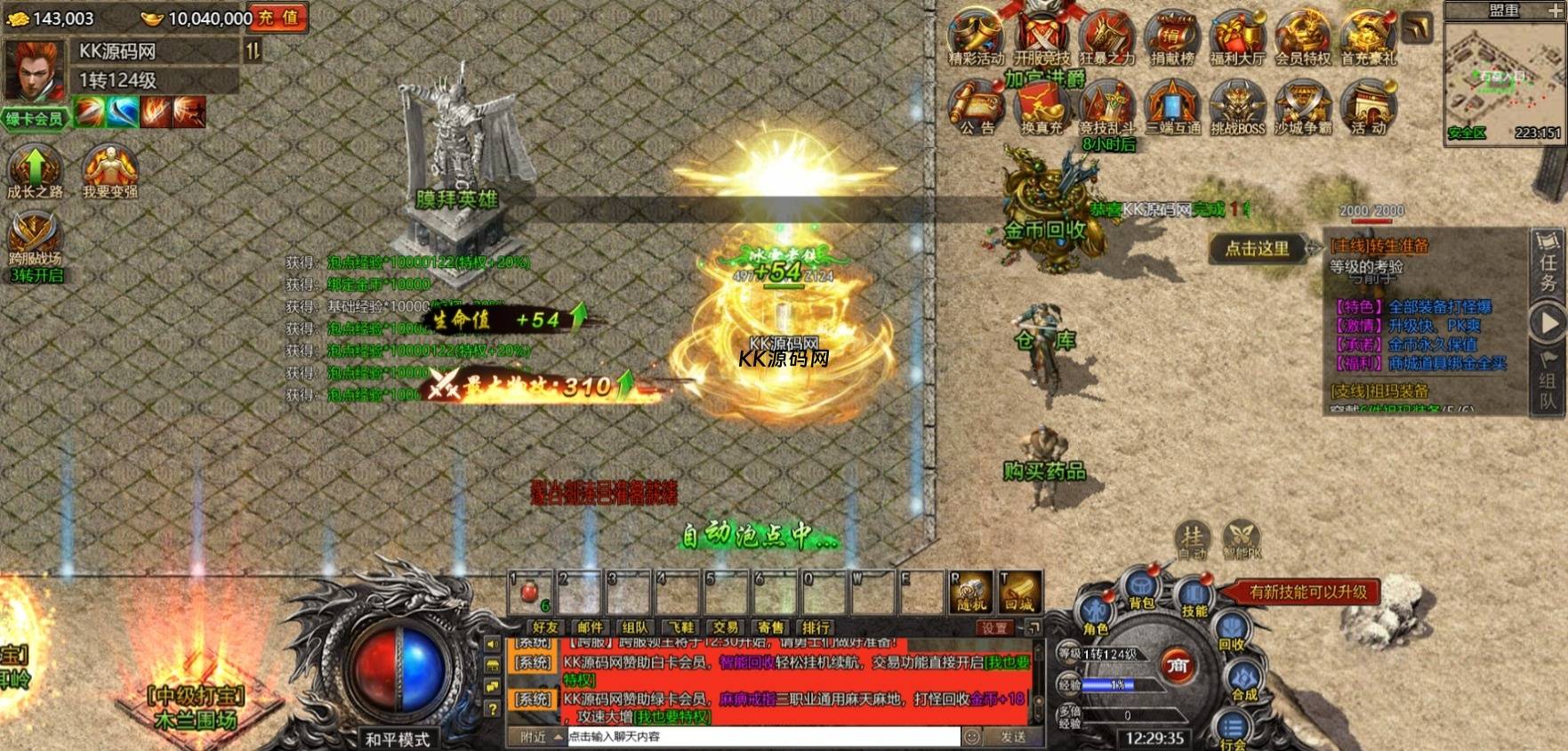Open the 邮件 mail tab
The image size is (1568, 751).
pos(590,627)
